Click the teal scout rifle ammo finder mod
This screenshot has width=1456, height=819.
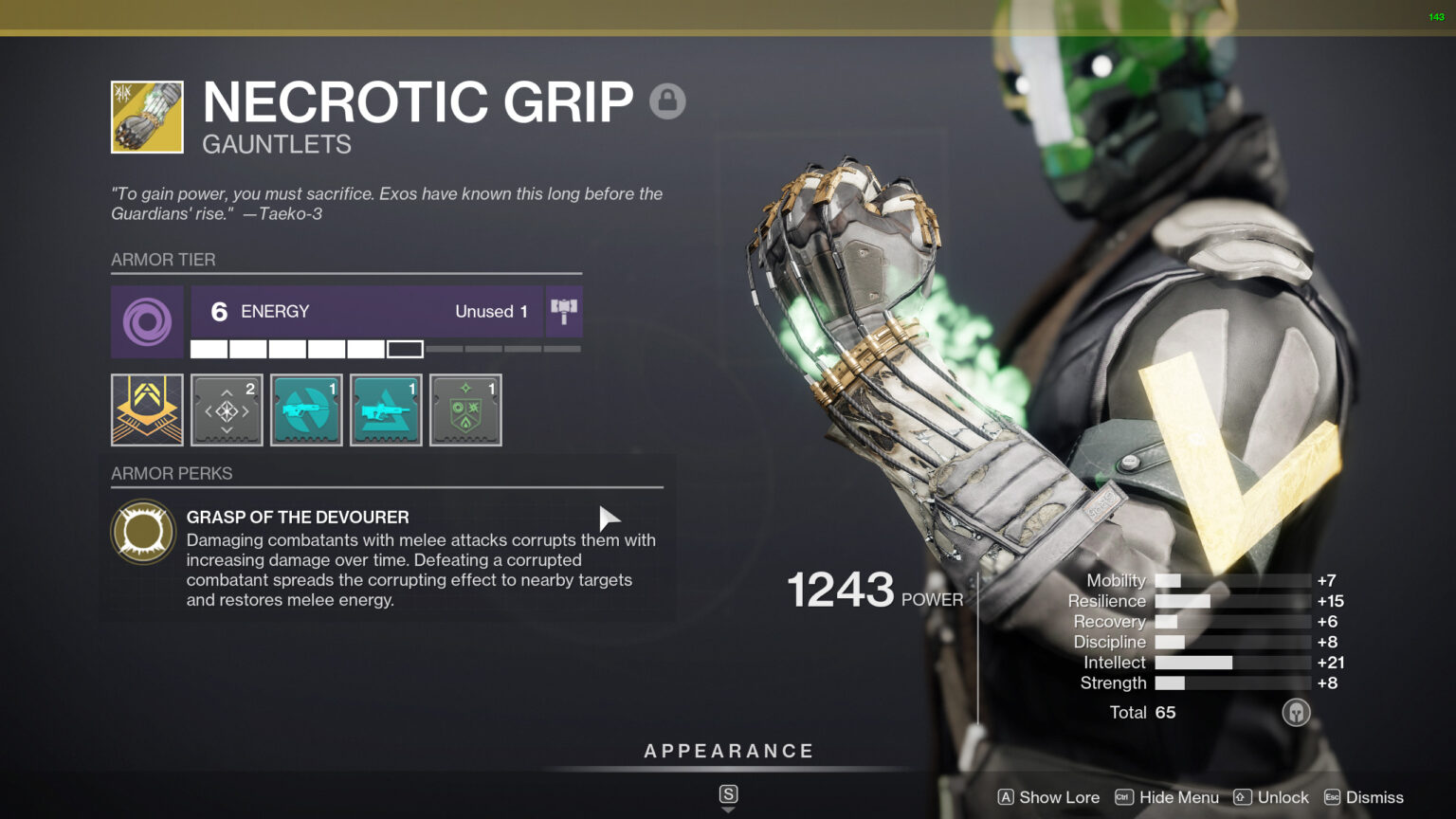(x=306, y=409)
